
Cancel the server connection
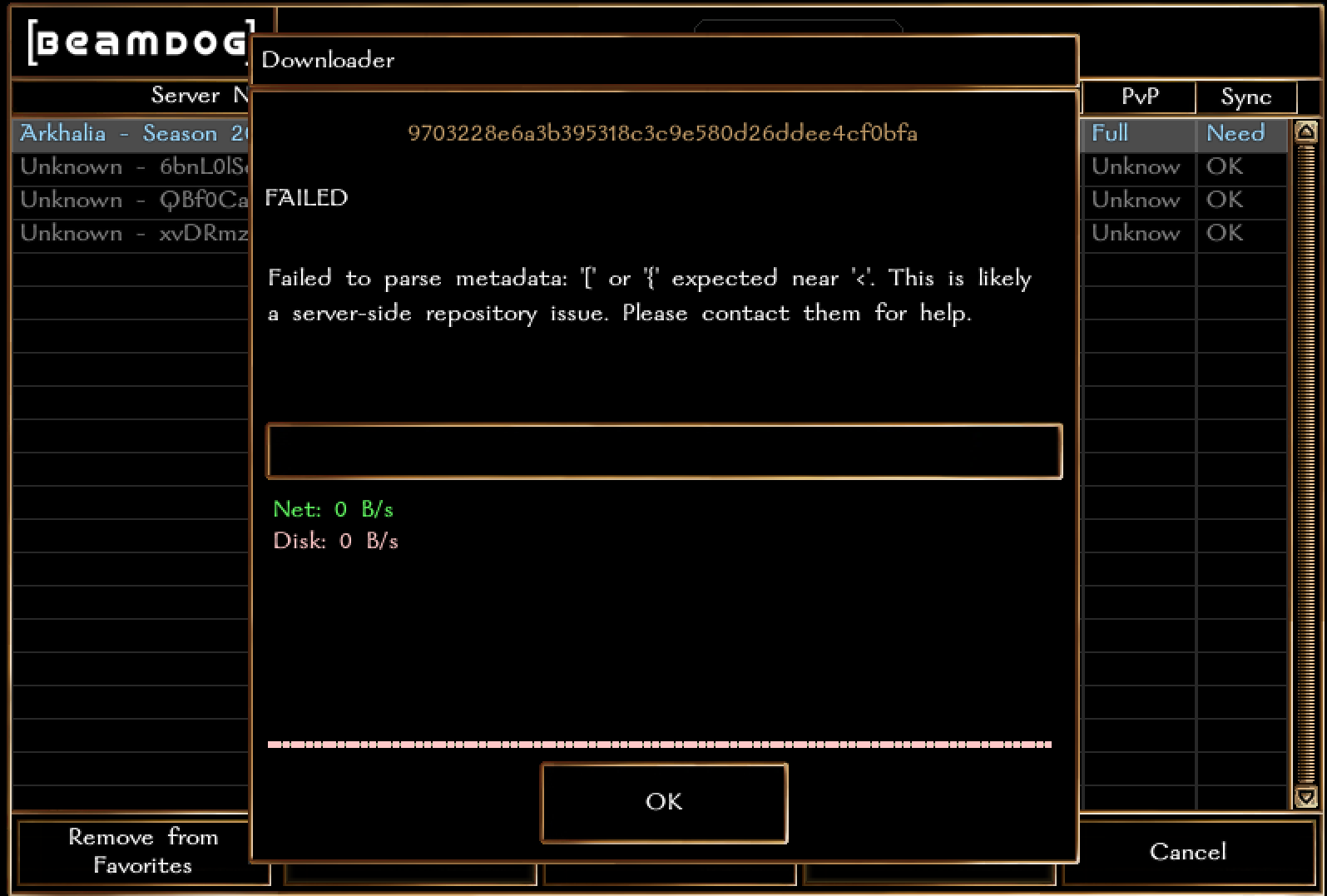[1187, 851]
